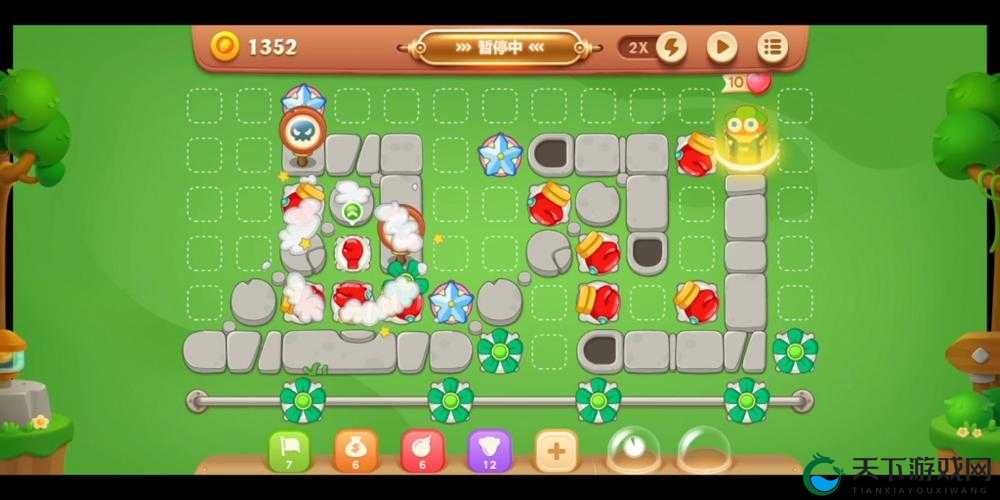Viewport: 1000px width, 500px height.
Task: Click the plus button to add items
Action: [555, 452]
